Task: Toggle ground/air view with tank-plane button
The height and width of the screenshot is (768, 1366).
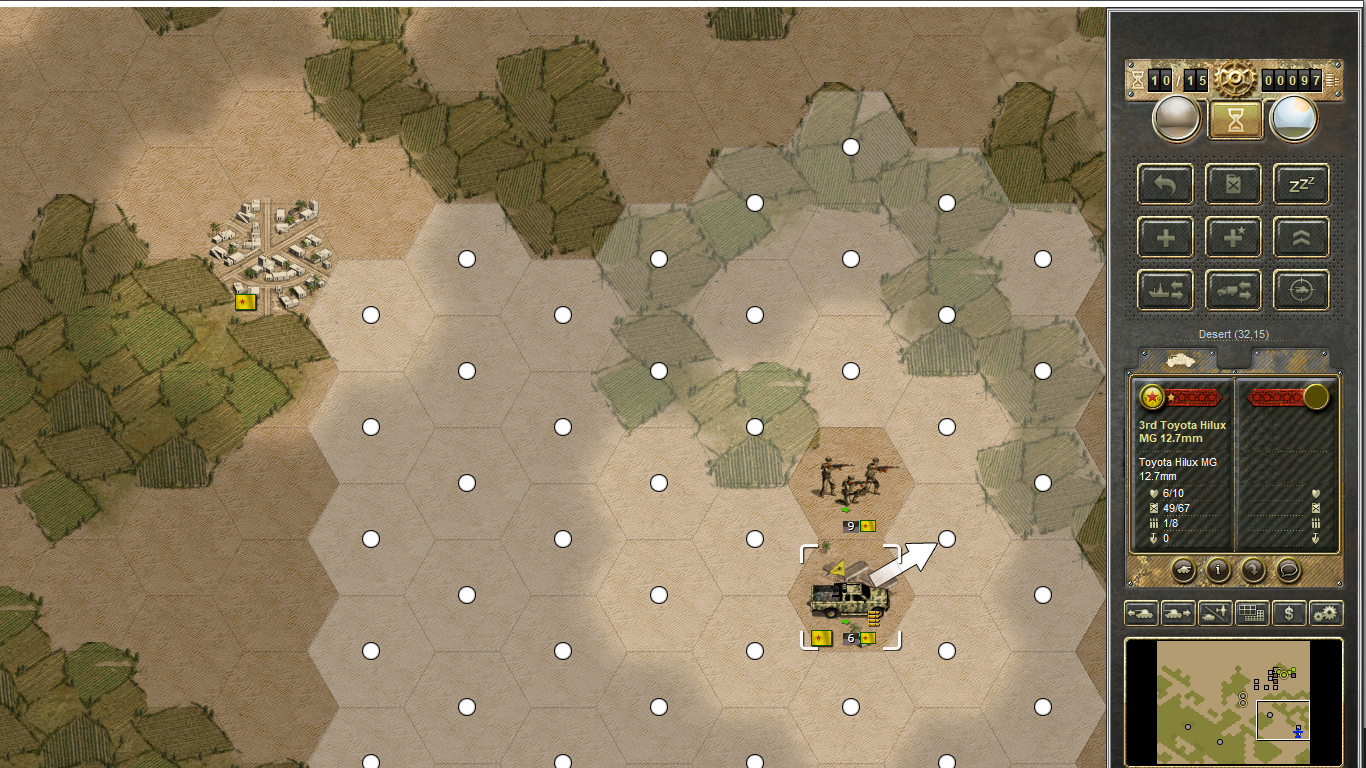Action: coord(1215,613)
